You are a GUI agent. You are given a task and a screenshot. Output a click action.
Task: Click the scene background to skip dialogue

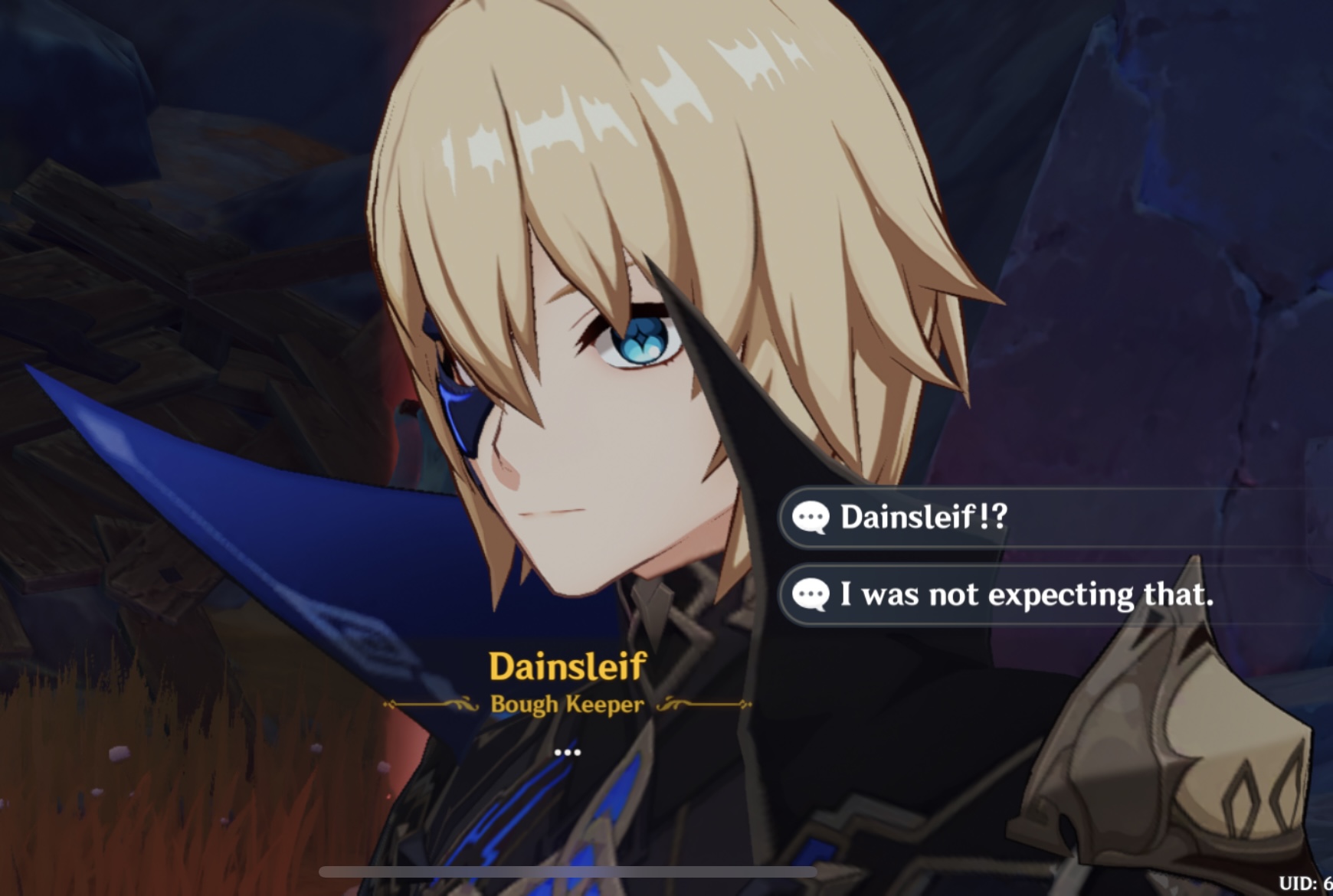(x=153, y=230)
